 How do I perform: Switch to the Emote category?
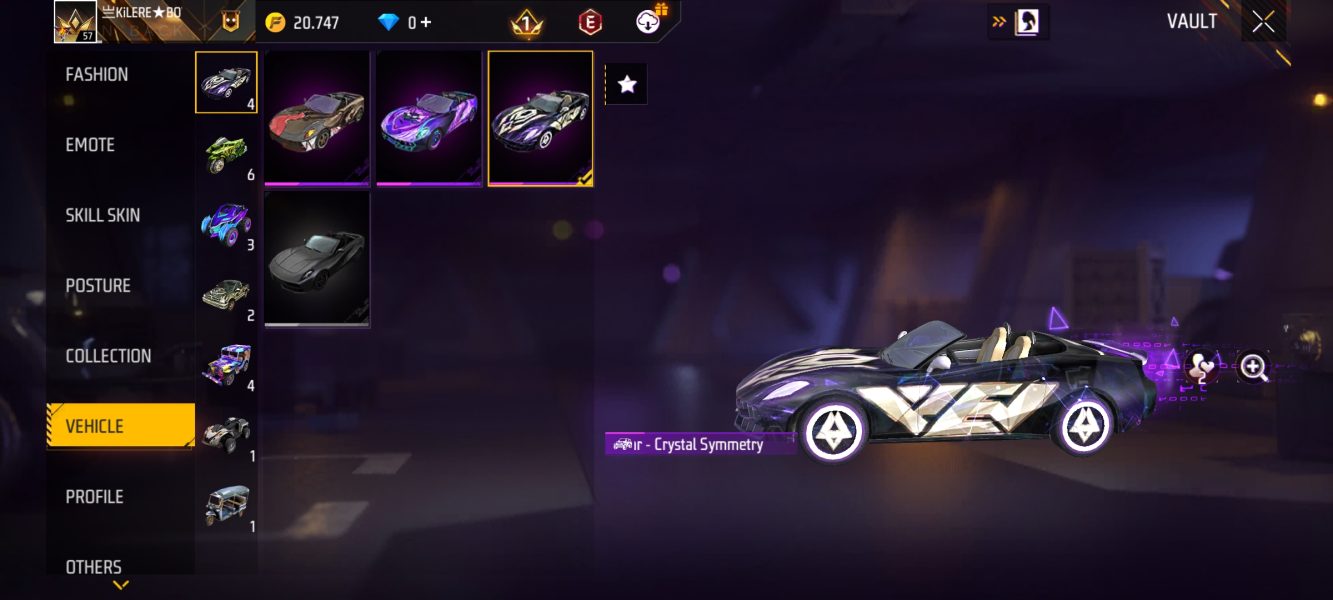coord(90,145)
